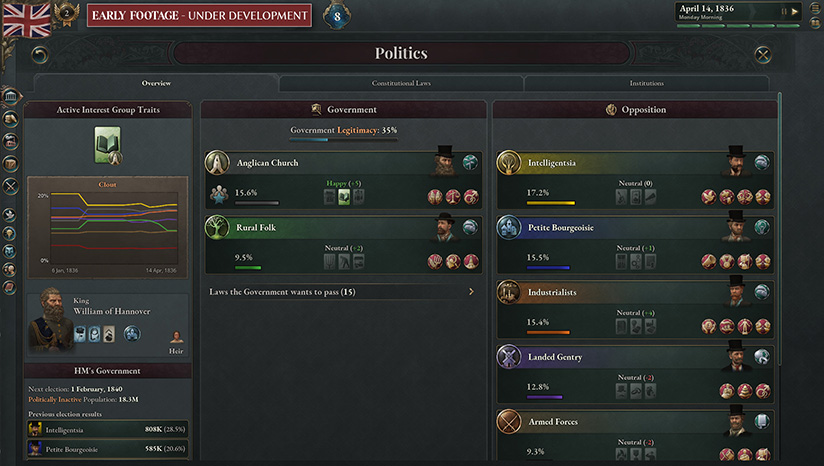This screenshot has height=466, width=824.
Task: Close the Politics panel
Action: [x=763, y=54]
